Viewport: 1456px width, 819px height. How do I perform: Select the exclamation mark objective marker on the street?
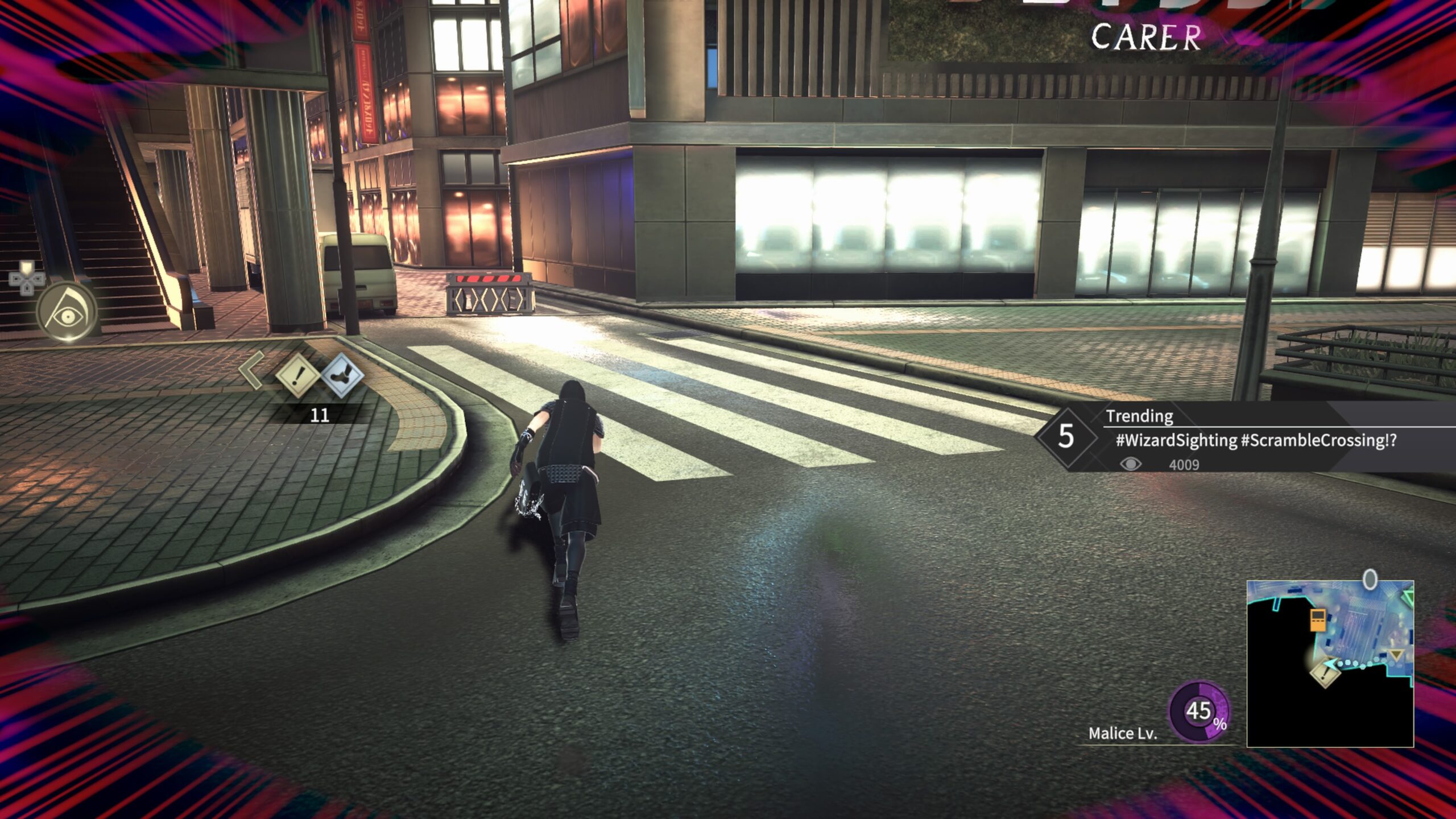(296, 376)
